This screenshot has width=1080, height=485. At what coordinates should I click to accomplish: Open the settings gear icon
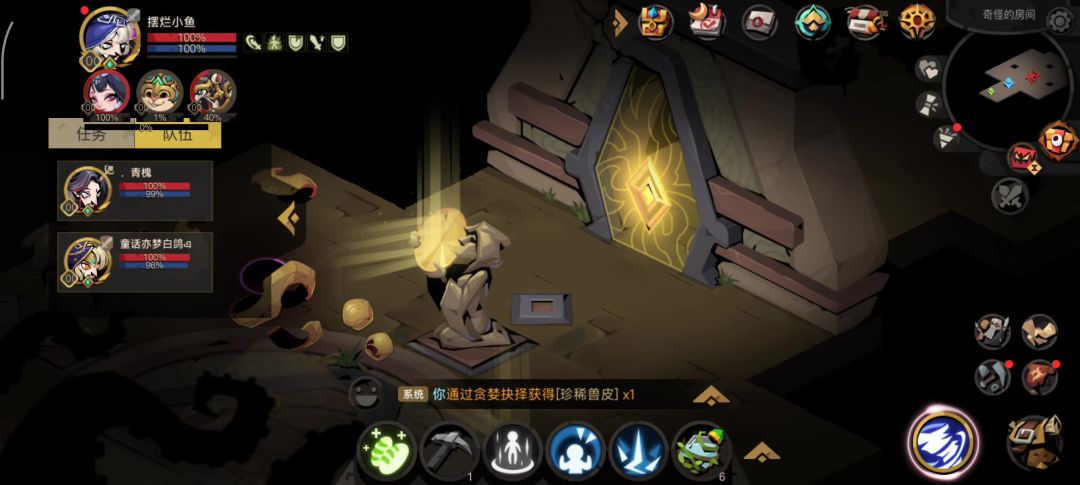[x=1058, y=20]
